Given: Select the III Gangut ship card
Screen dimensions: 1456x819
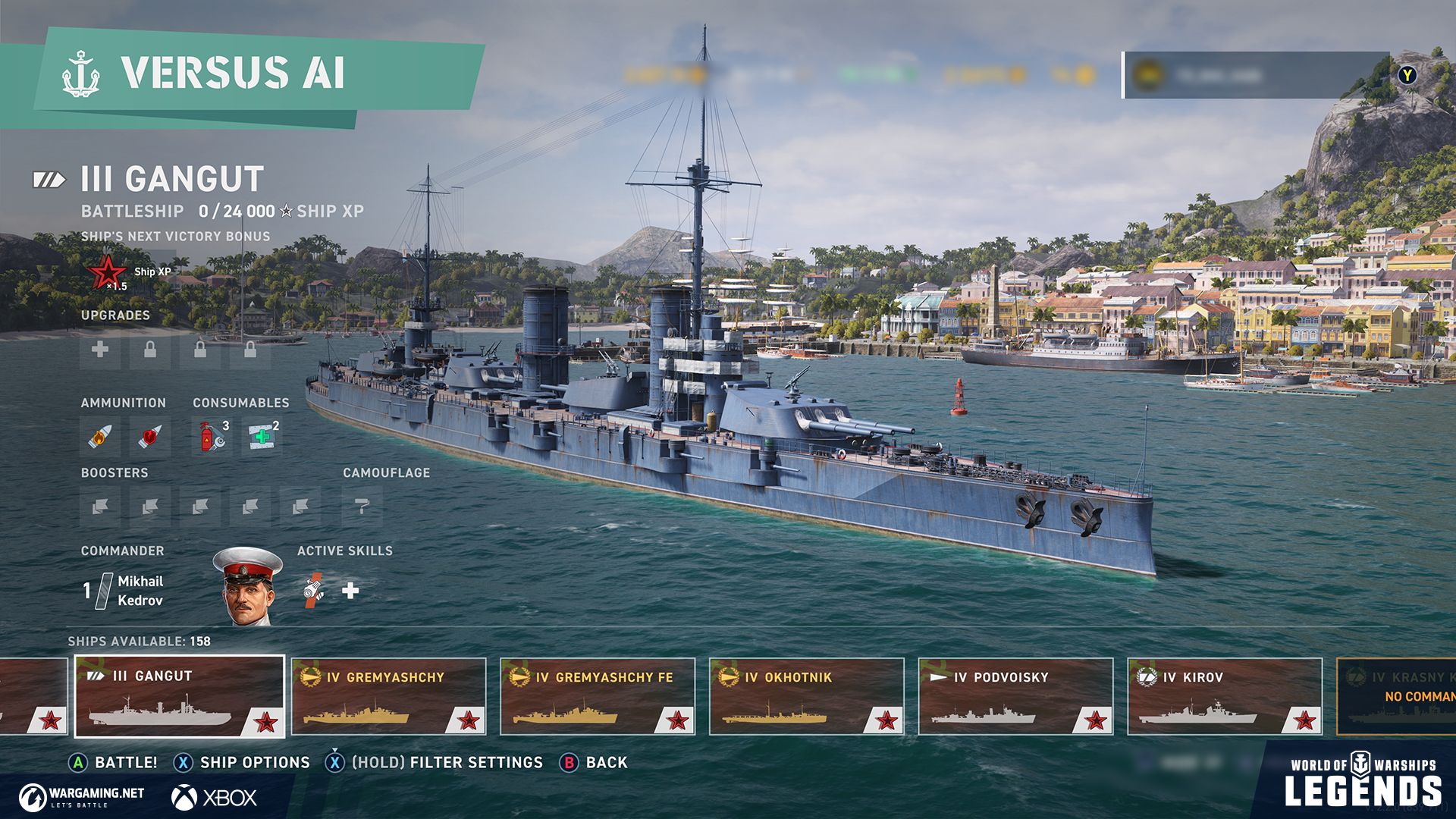Looking at the screenshot, I should coord(180,696).
